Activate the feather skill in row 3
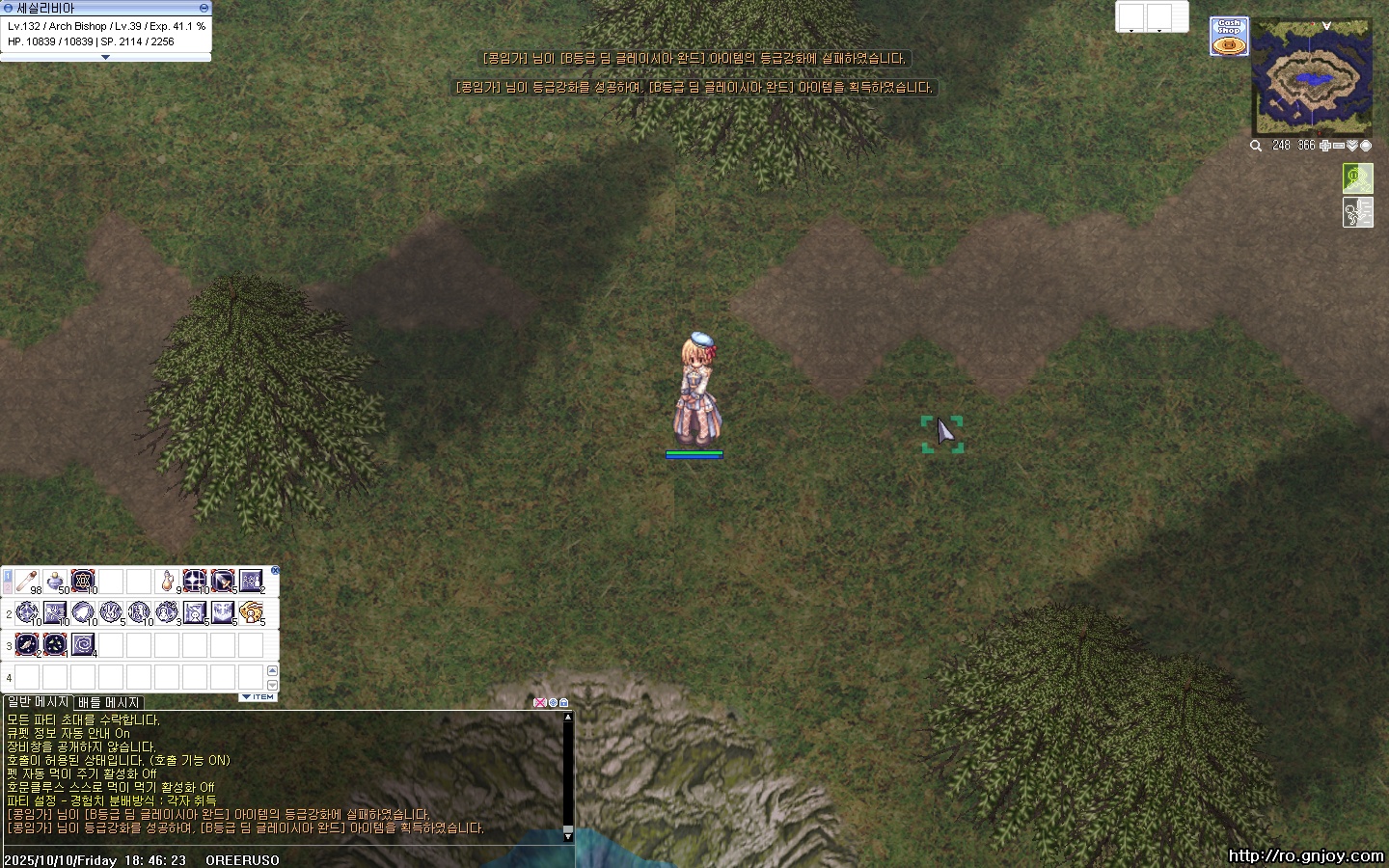 point(27,643)
